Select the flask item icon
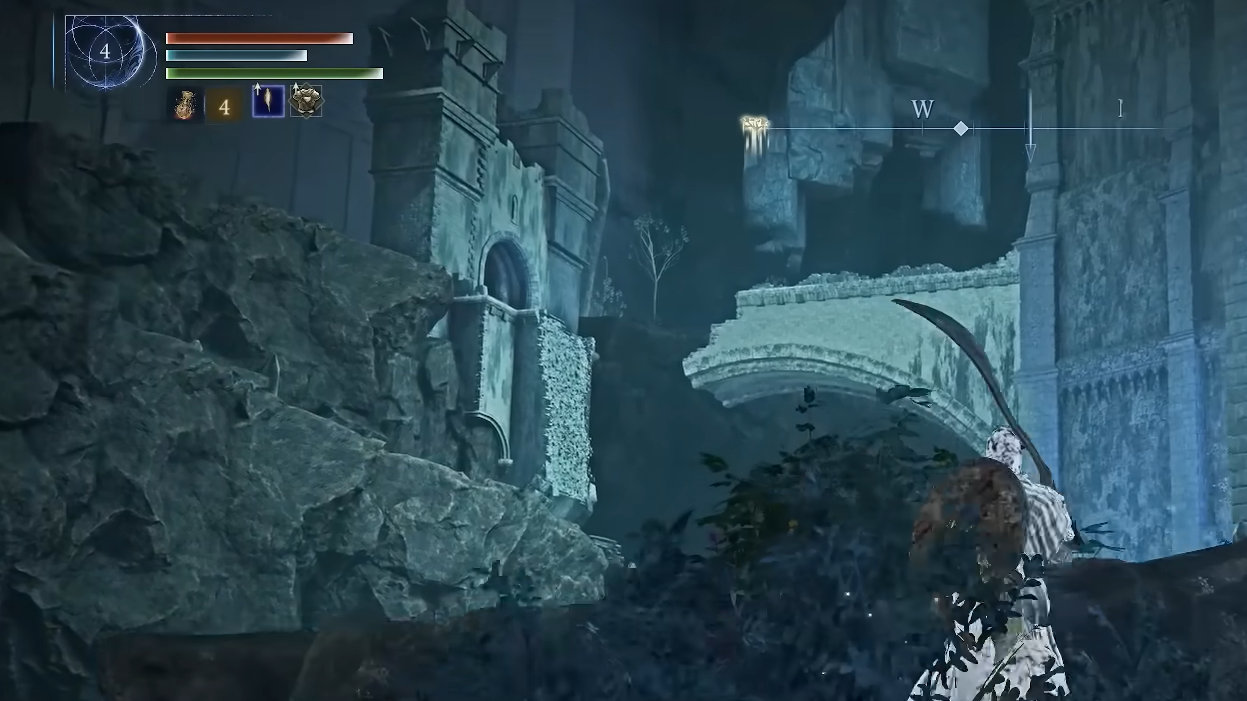Viewport: 1247px width, 701px height. pos(185,104)
